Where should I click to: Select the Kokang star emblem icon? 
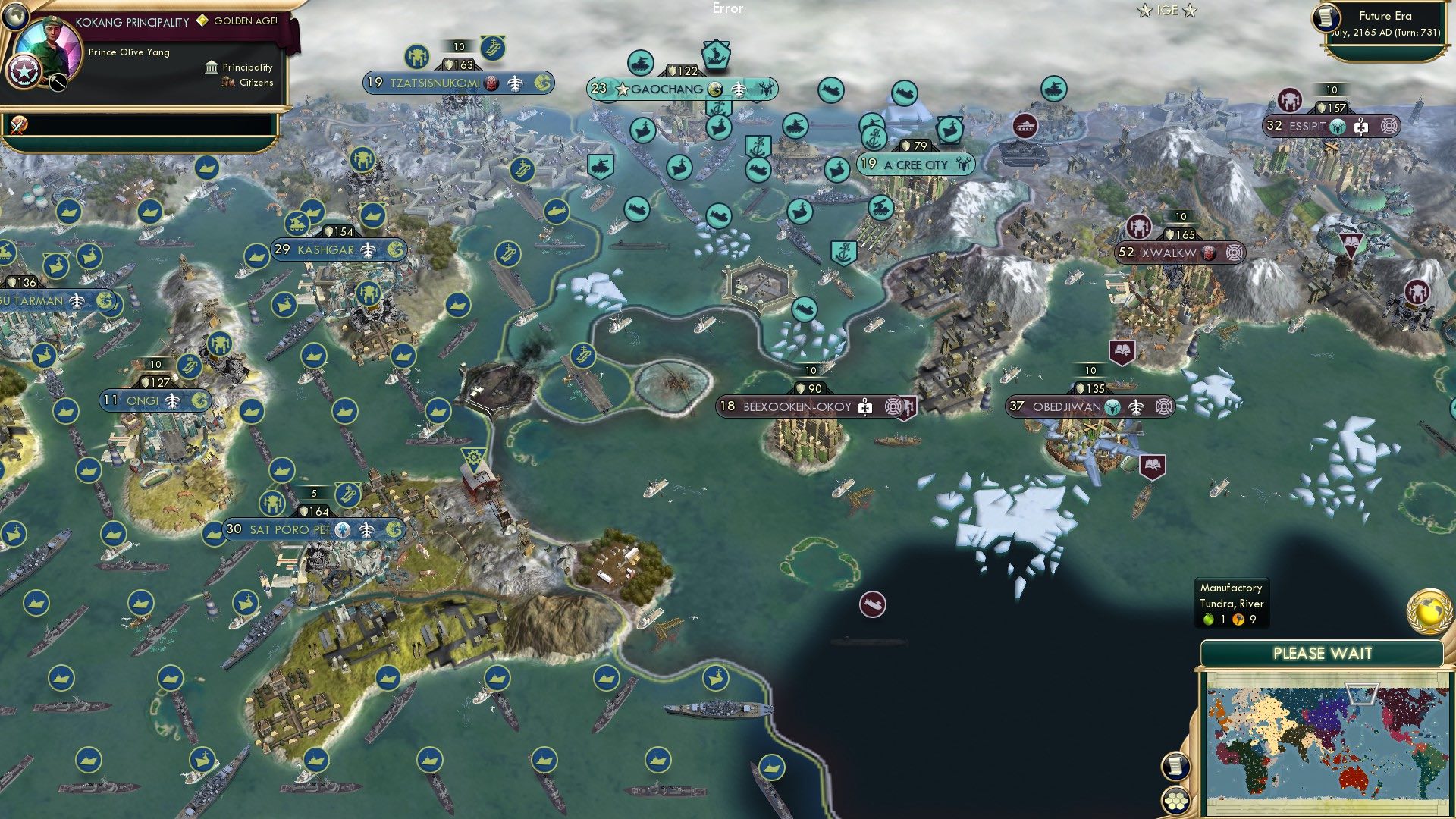pyautogui.click(x=24, y=73)
